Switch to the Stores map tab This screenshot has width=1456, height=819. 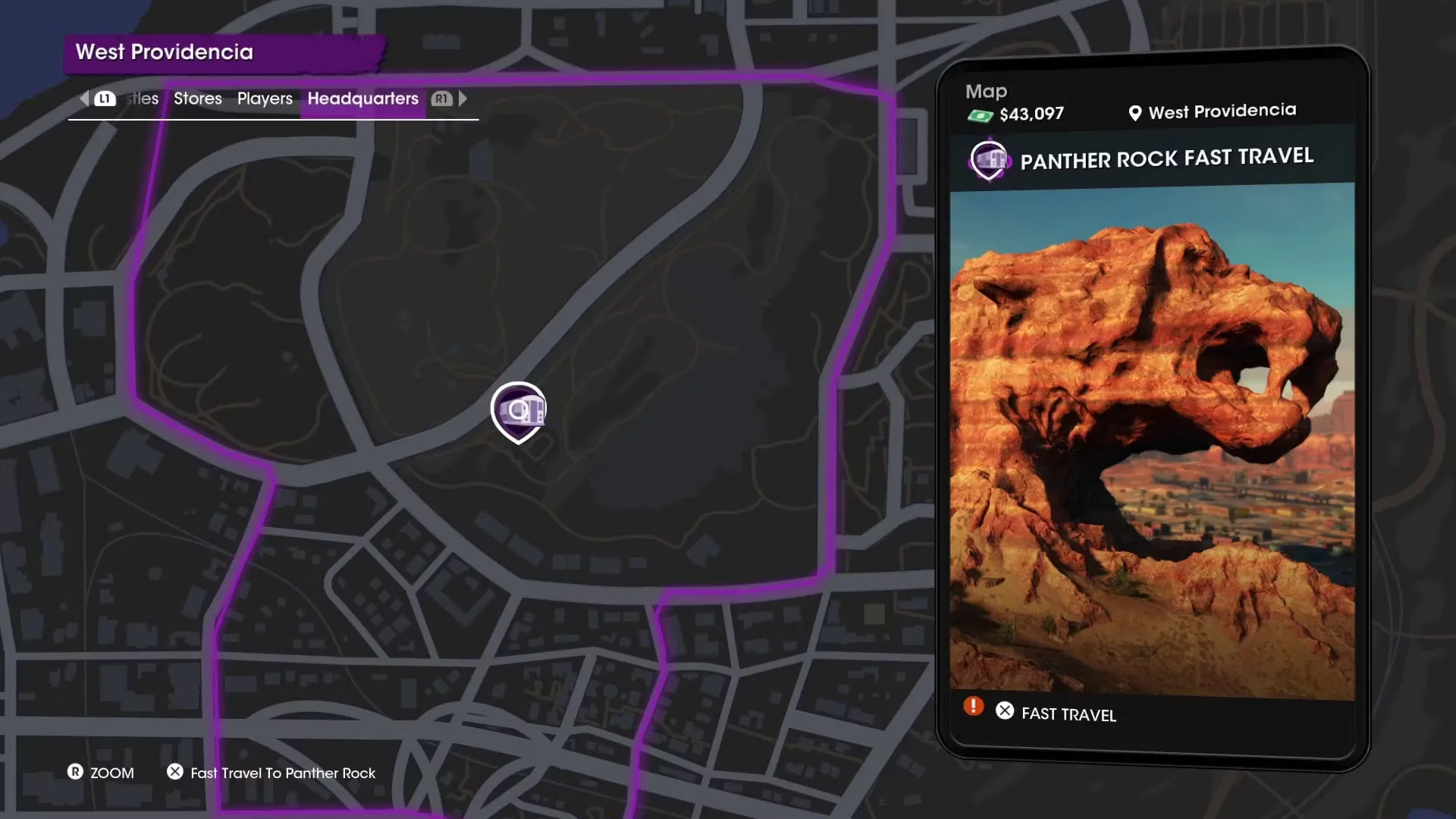(197, 99)
